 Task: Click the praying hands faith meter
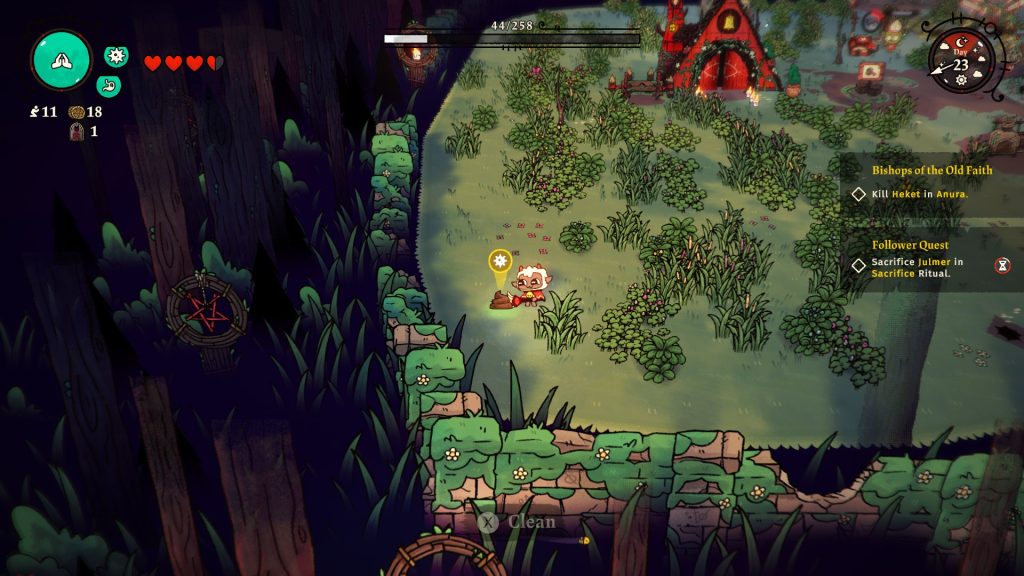(x=61, y=60)
